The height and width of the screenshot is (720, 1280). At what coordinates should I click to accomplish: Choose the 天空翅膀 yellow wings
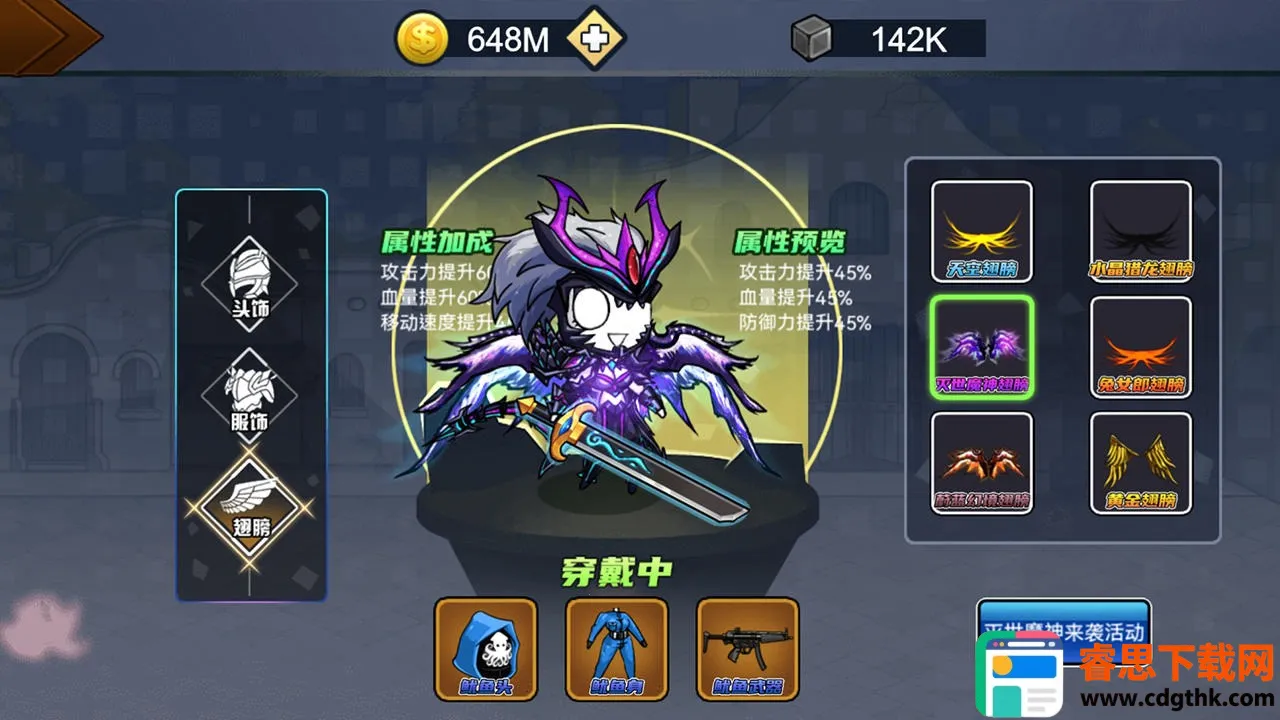click(x=981, y=231)
